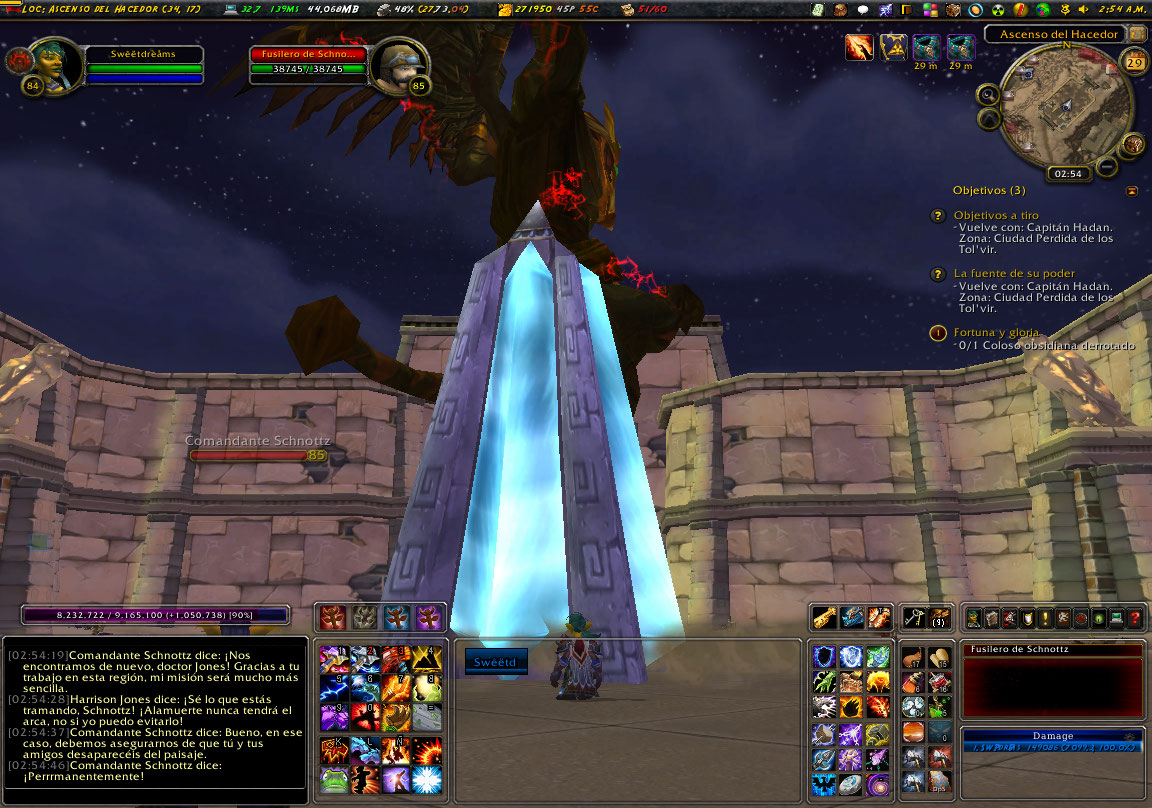Viewport: 1152px width, 808px height.
Task: Click the minimap zoom-out minus button
Action: 1107,166
